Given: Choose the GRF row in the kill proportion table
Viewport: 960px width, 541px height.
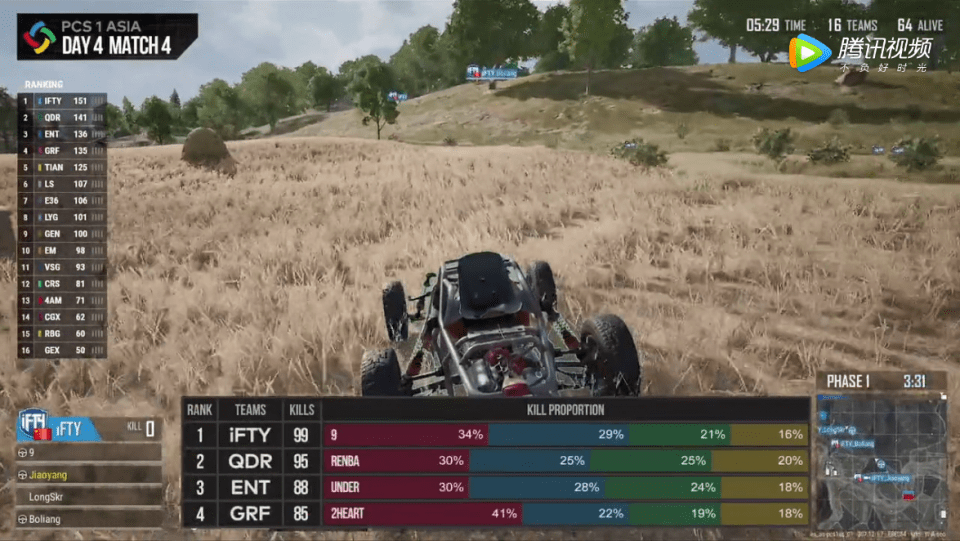Looking at the screenshot, I should coord(495,513).
